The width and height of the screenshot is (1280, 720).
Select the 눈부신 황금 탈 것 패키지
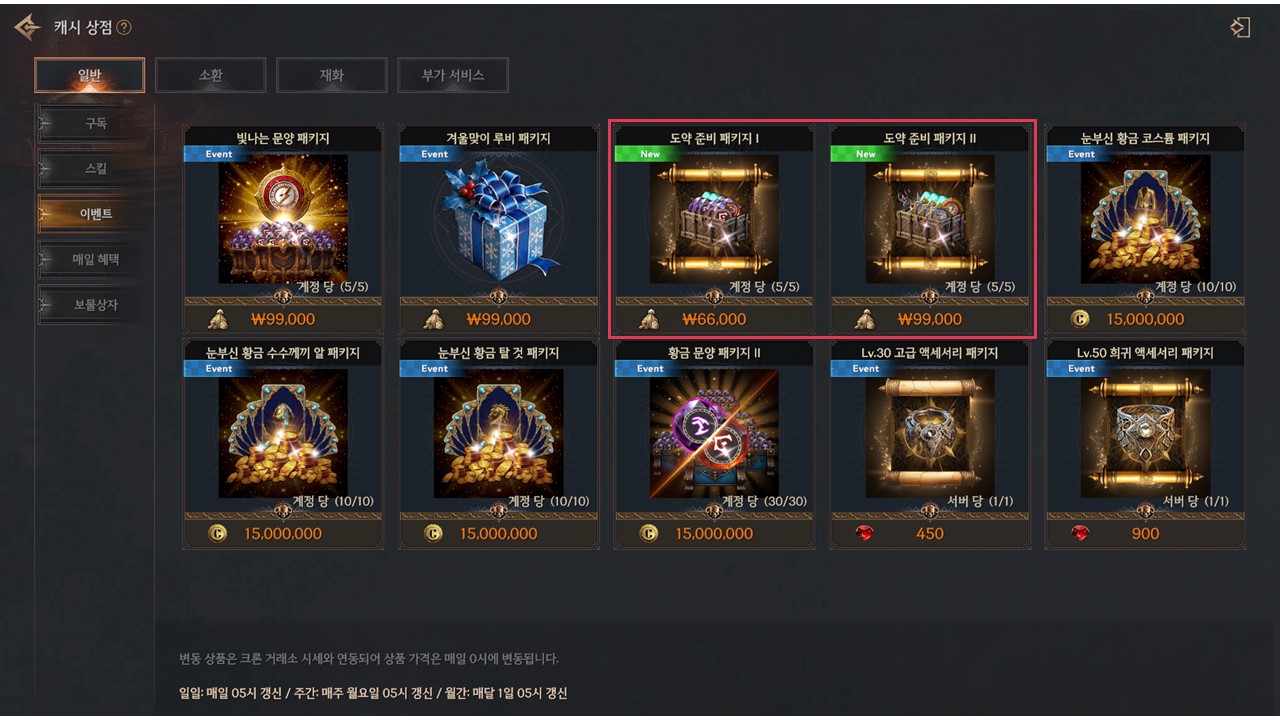[x=499, y=435]
